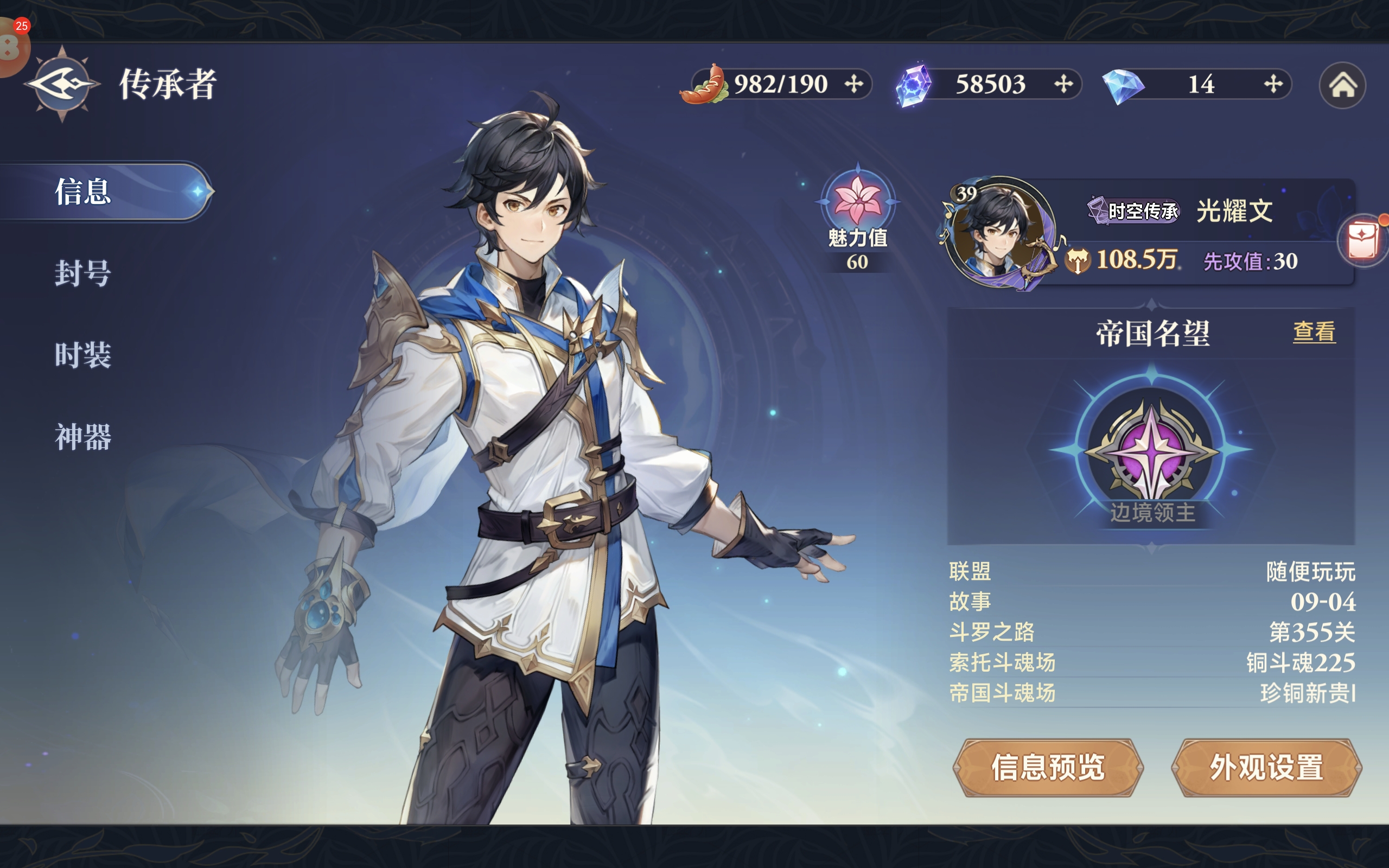Viewport: 1389px width, 868px height.
Task: Add more sausage stamina with plus button
Action: pyautogui.click(x=854, y=85)
